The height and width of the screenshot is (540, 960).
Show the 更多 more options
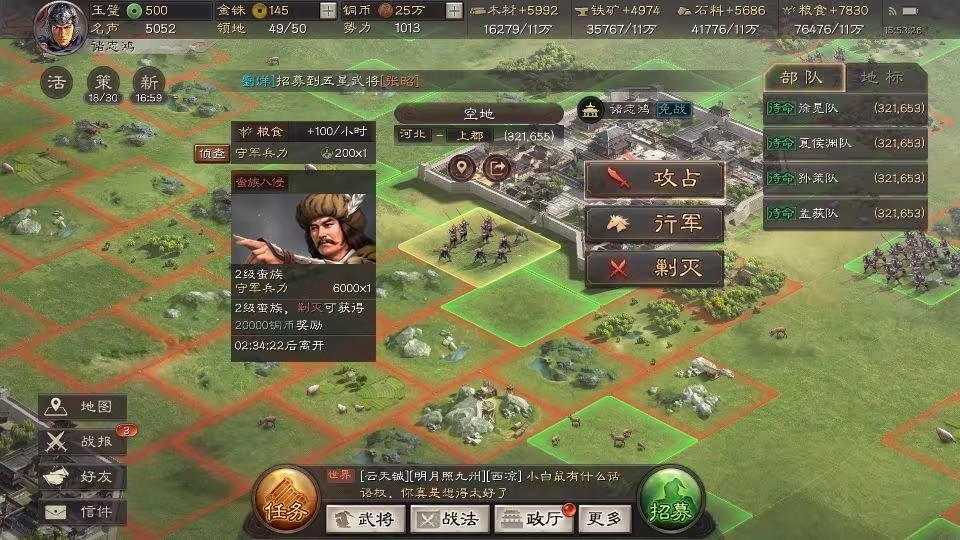(605, 518)
